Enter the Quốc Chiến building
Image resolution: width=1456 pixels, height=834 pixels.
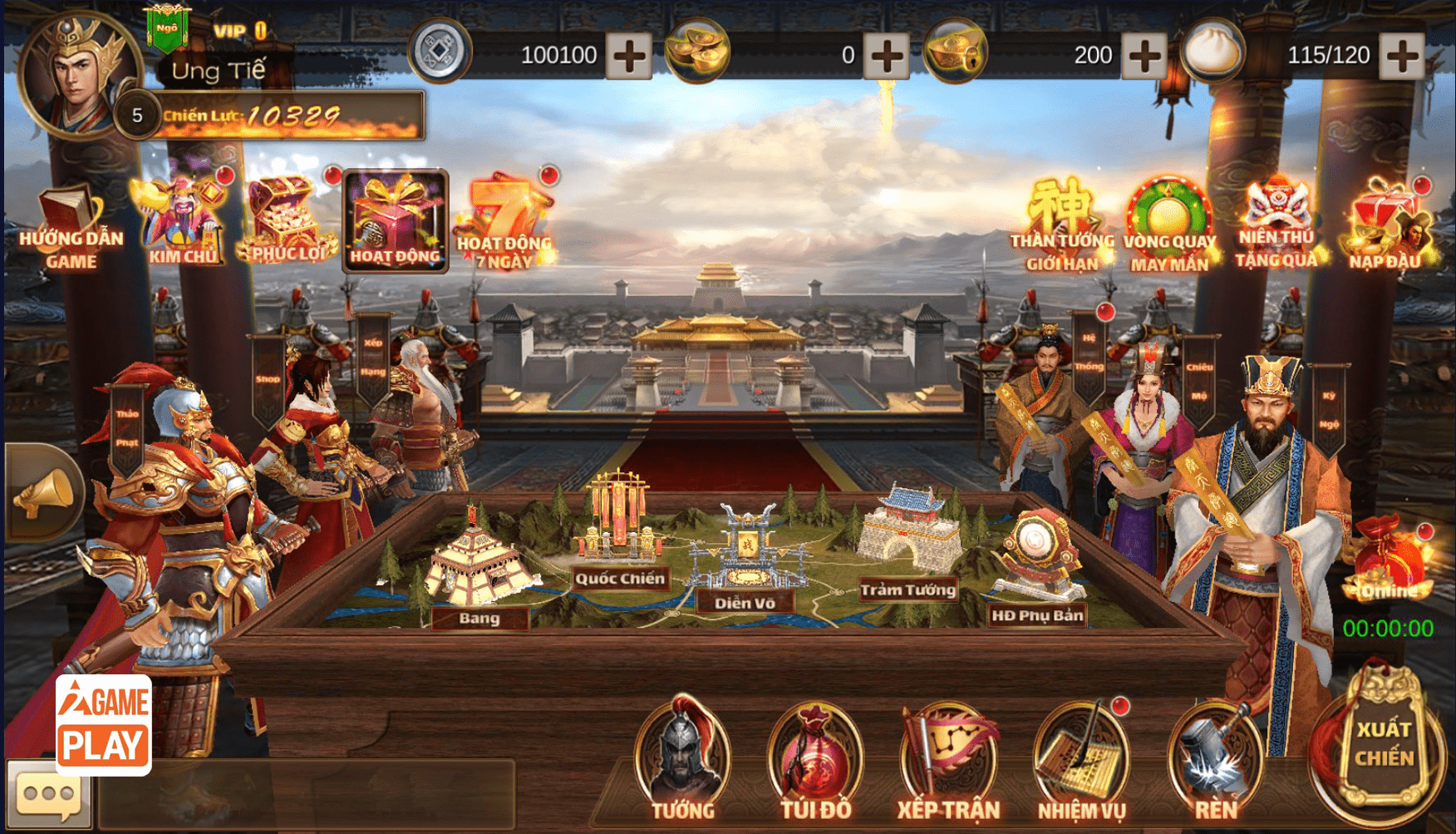(619, 532)
